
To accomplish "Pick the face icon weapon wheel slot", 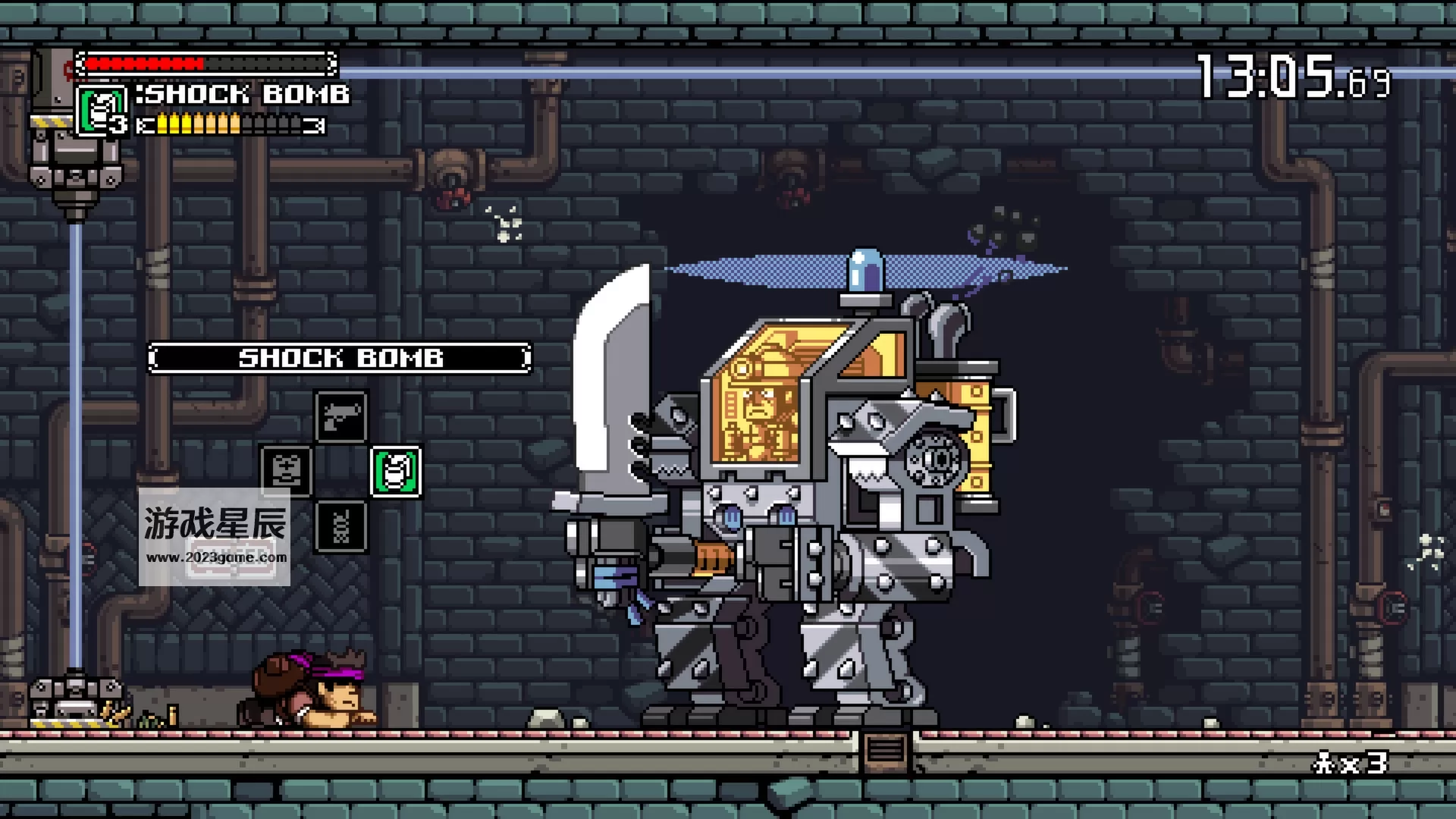I will tap(286, 471).
